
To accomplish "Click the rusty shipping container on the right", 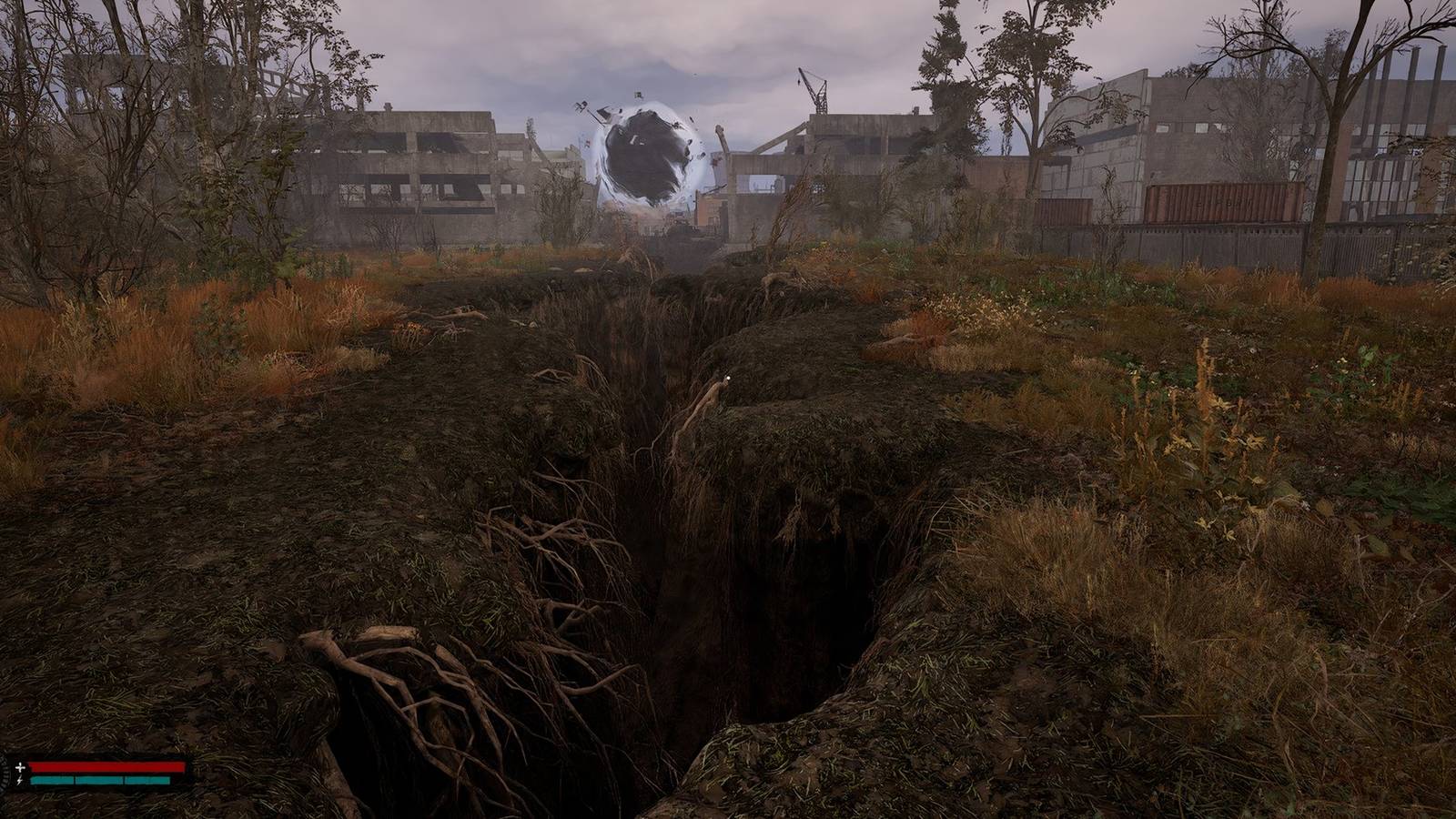I will tap(1224, 202).
